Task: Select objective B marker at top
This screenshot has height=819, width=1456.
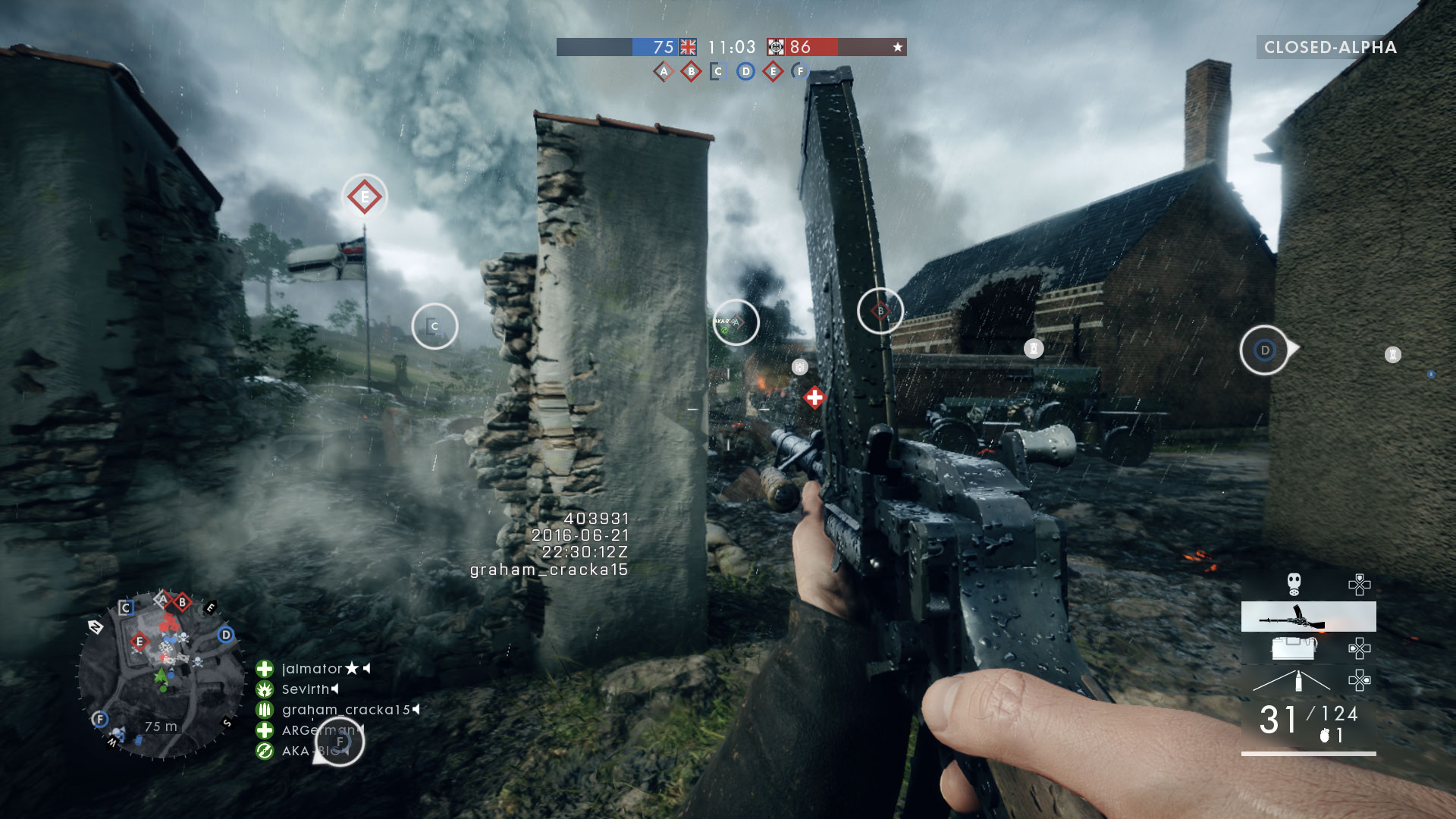Action: point(691,69)
